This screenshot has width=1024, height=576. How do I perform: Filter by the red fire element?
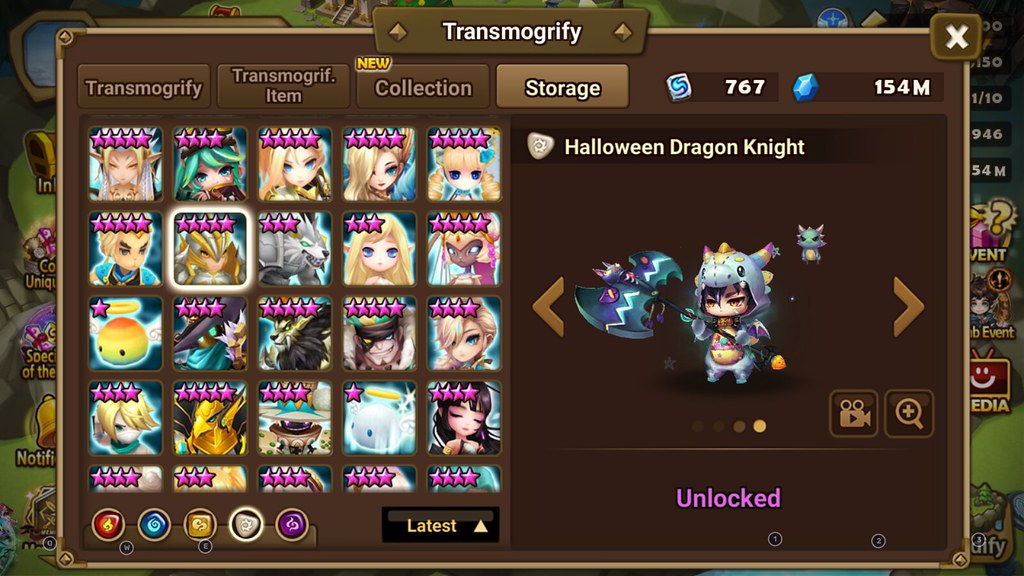(108, 524)
